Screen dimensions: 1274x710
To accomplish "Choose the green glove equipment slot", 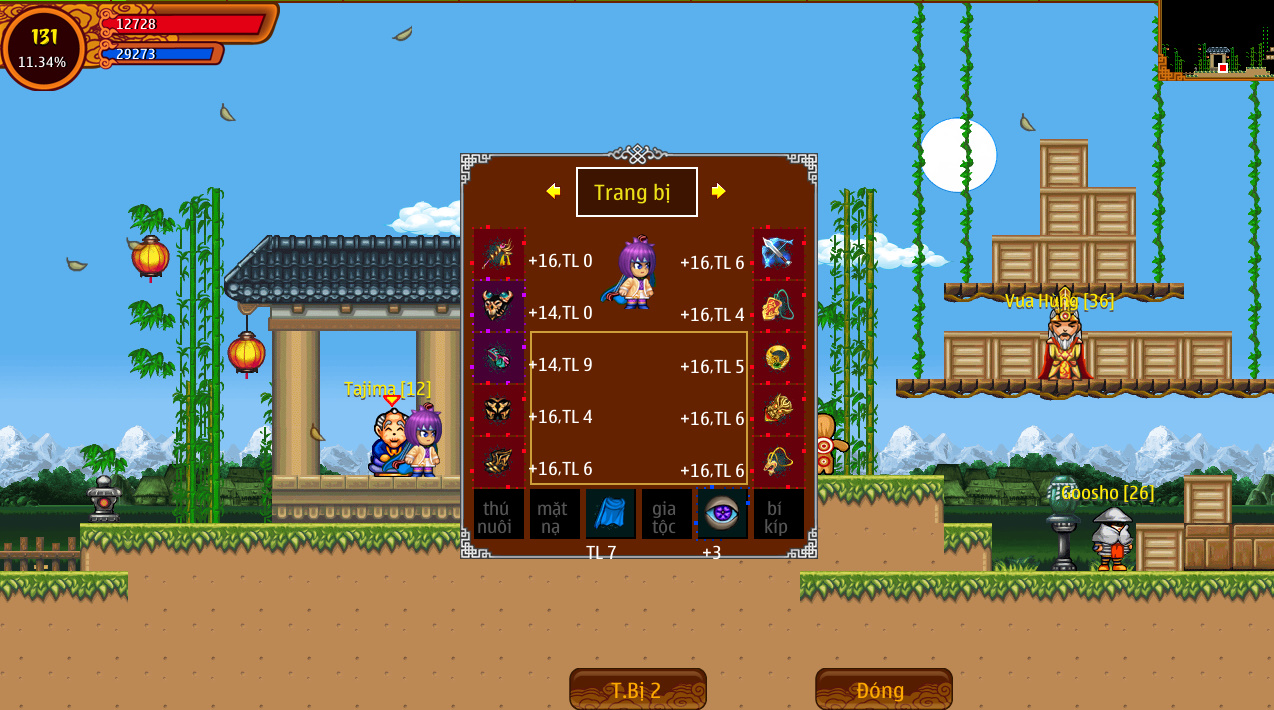I will (x=498, y=358).
